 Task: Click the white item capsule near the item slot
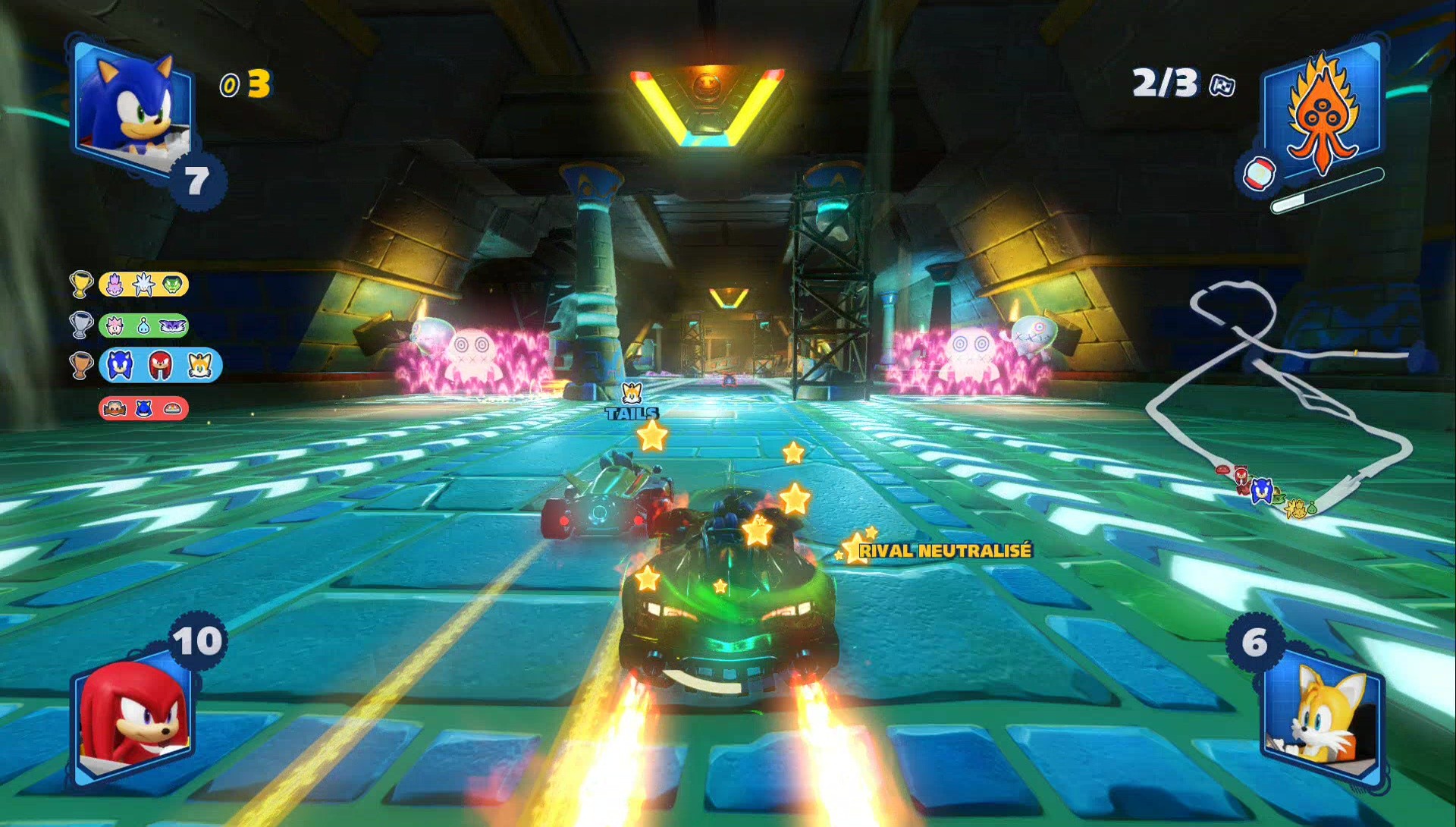click(1260, 173)
